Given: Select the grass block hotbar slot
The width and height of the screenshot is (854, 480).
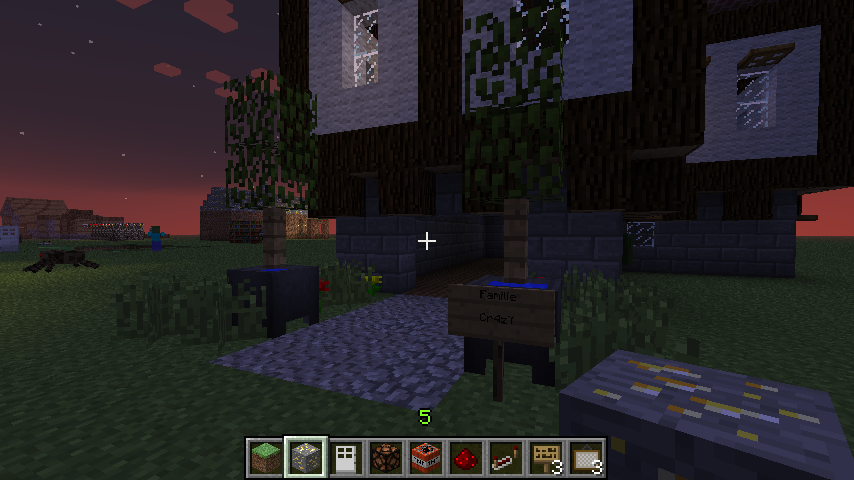Looking at the screenshot, I should pos(266,457).
